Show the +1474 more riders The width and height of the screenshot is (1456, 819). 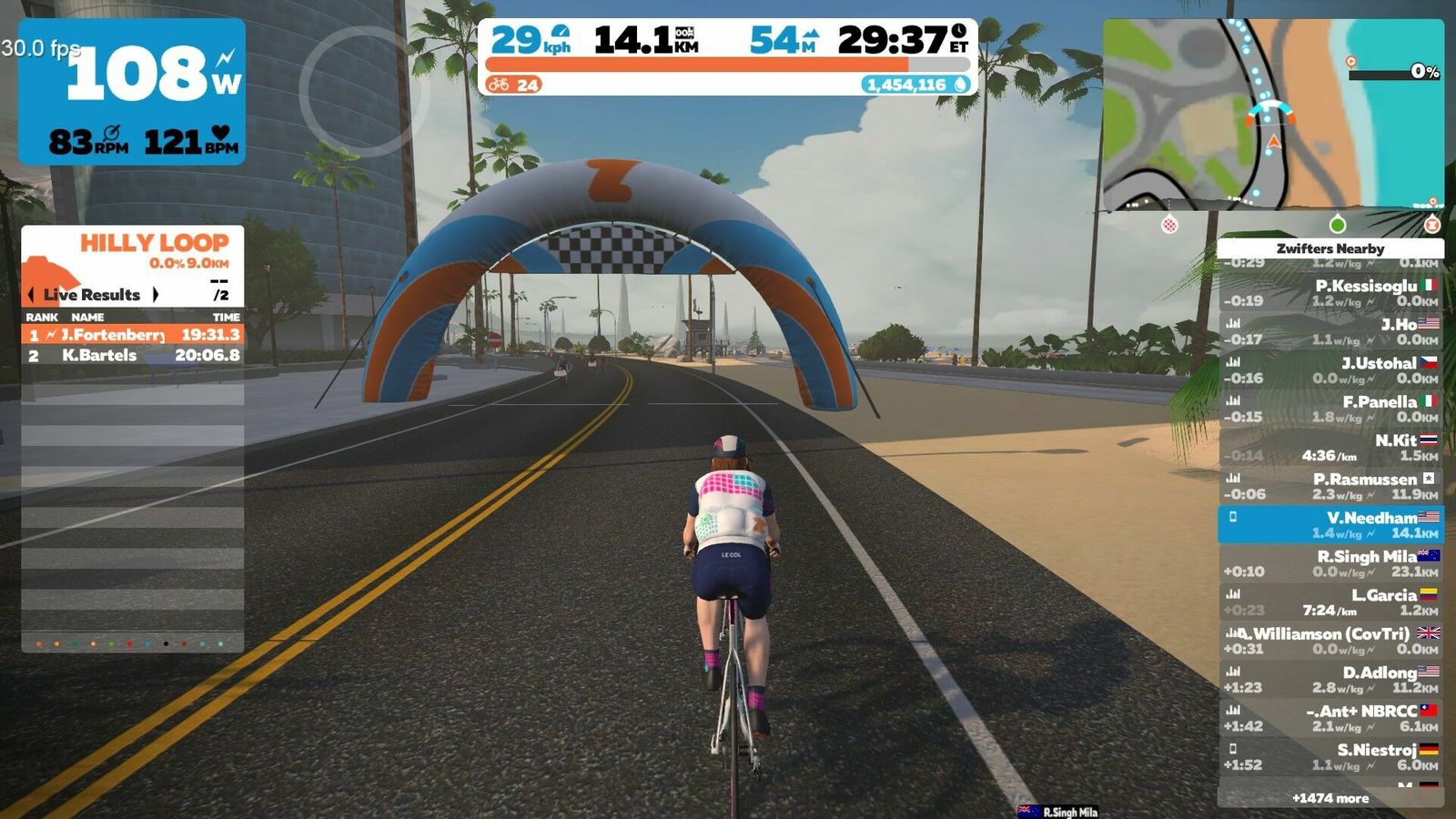coord(1330,798)
